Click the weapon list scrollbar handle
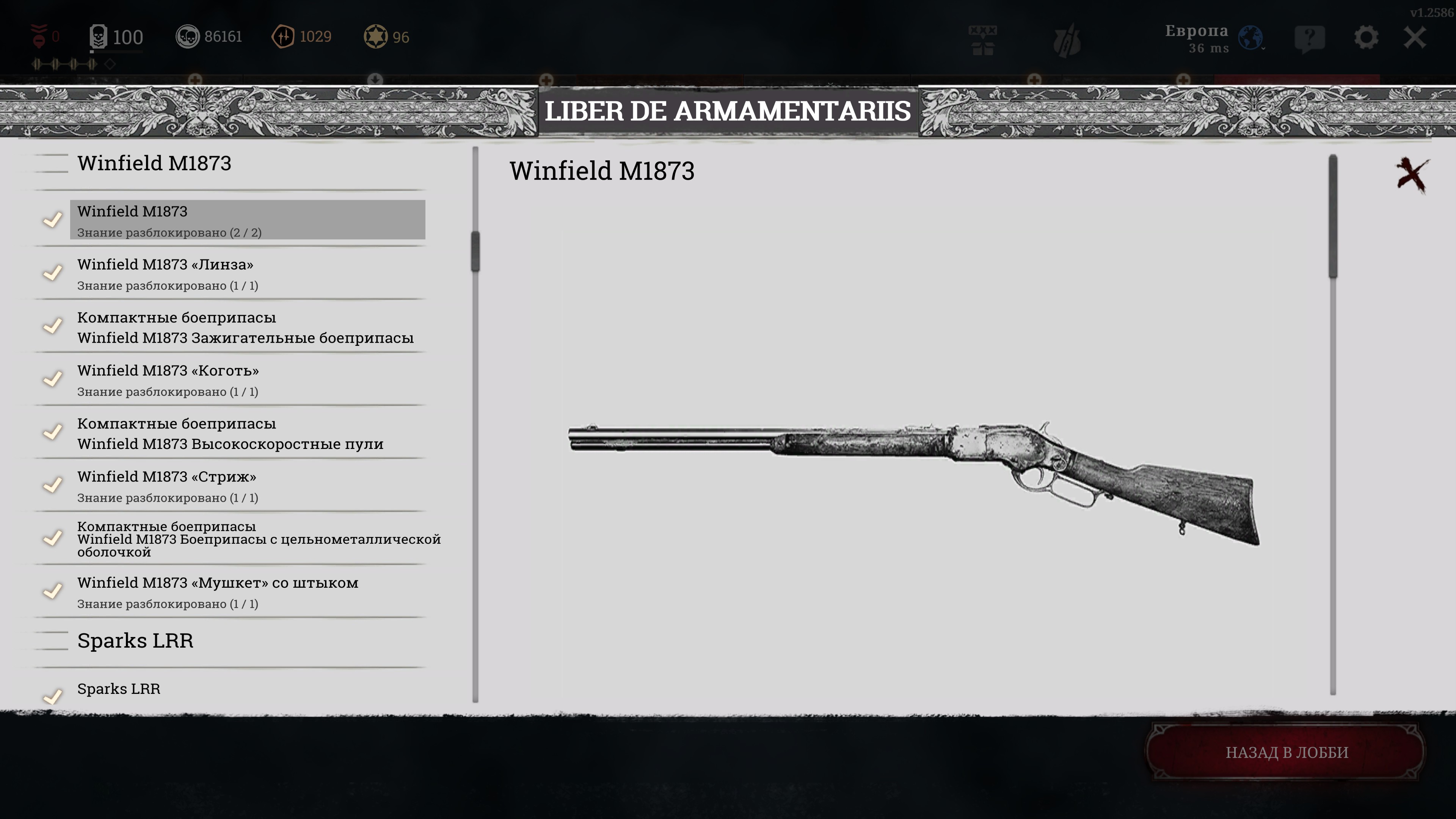Screen dimensions: 1456x819 pos(475,251)
